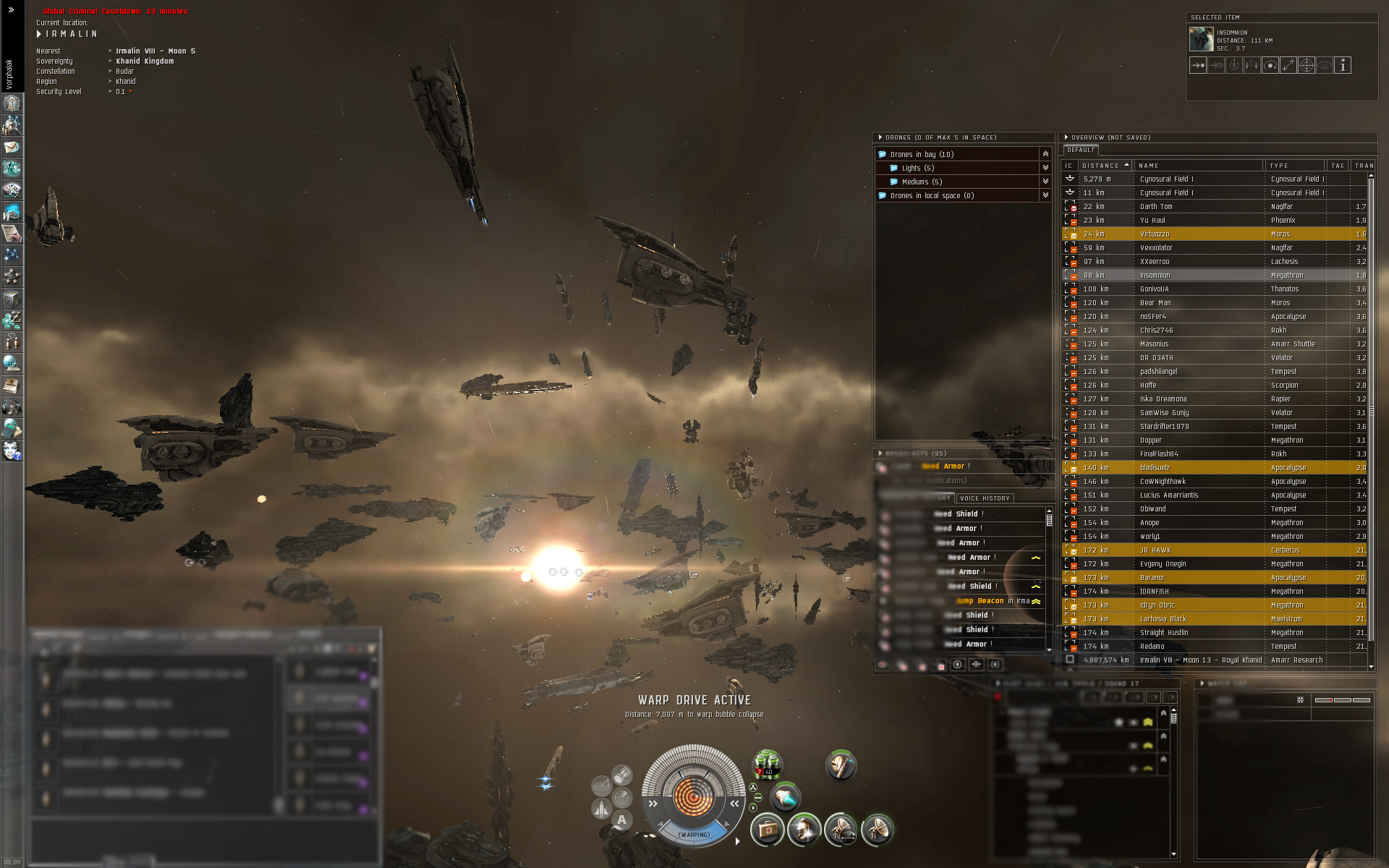1389x868 pixels.
Task: Open the Voice History tab
Action: [x=985, y=498]
